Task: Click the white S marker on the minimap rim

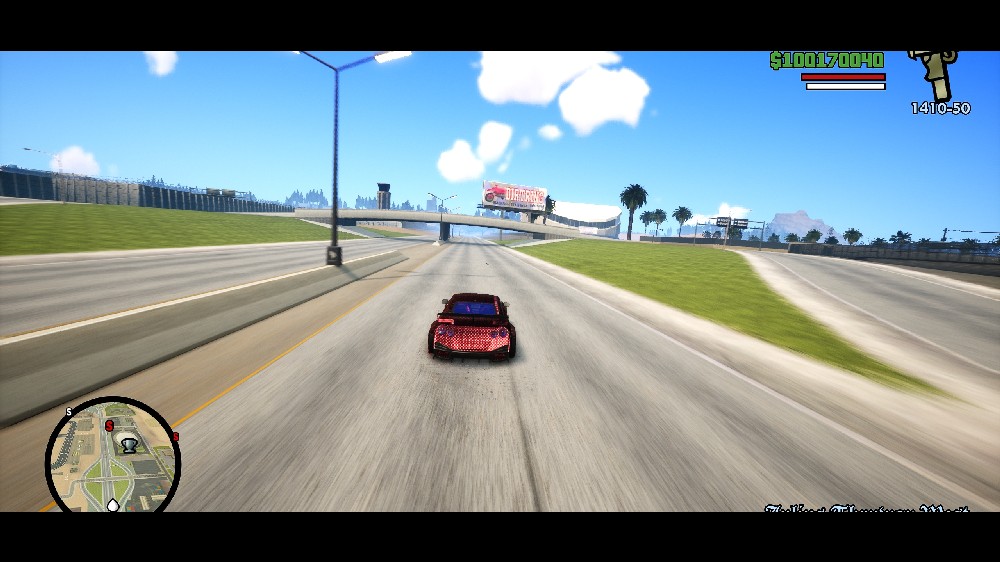Action: pos(69,412)
